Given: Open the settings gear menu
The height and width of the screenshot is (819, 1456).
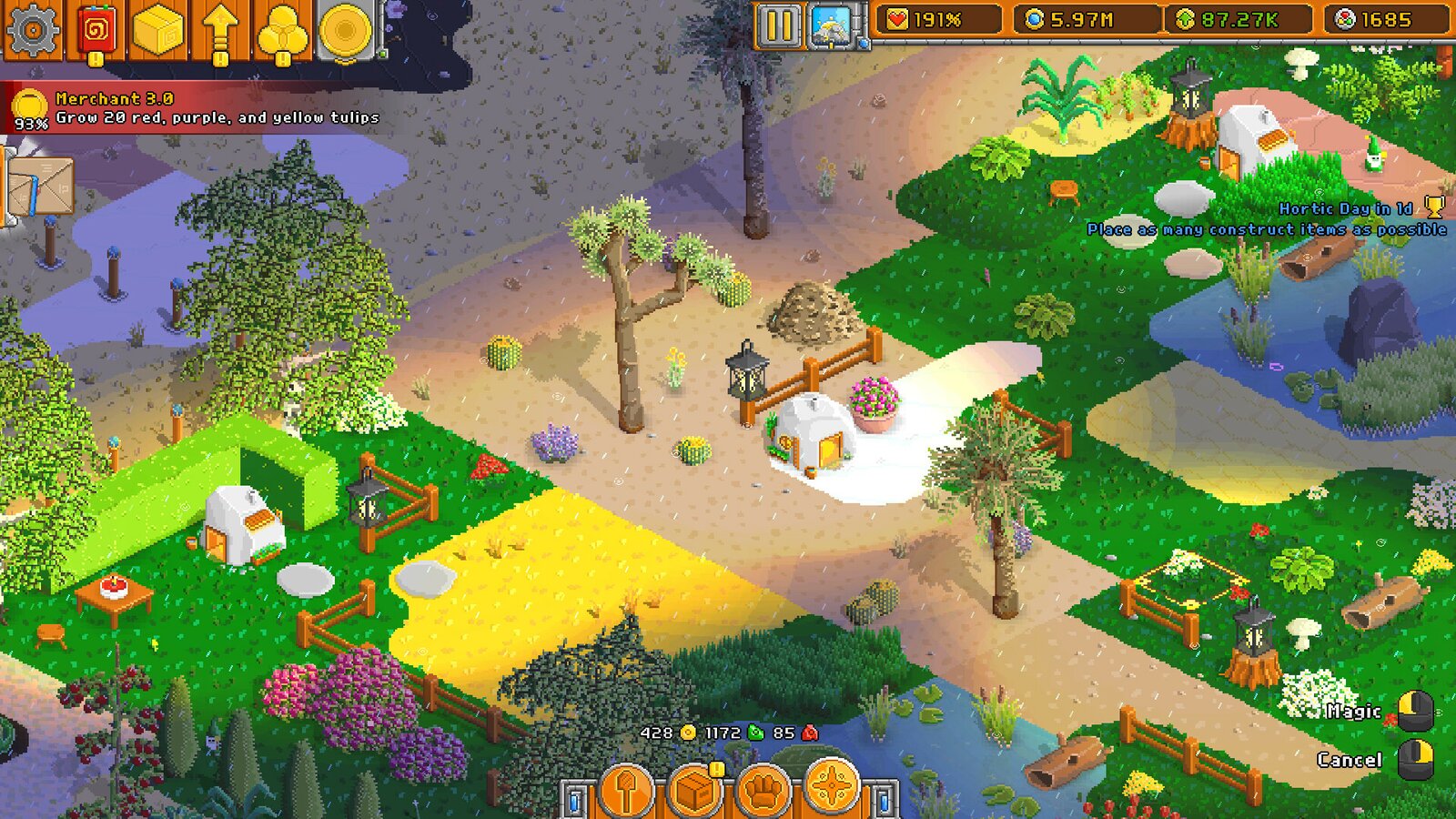Looking at the screenshot, I should [x=32, y=27].
